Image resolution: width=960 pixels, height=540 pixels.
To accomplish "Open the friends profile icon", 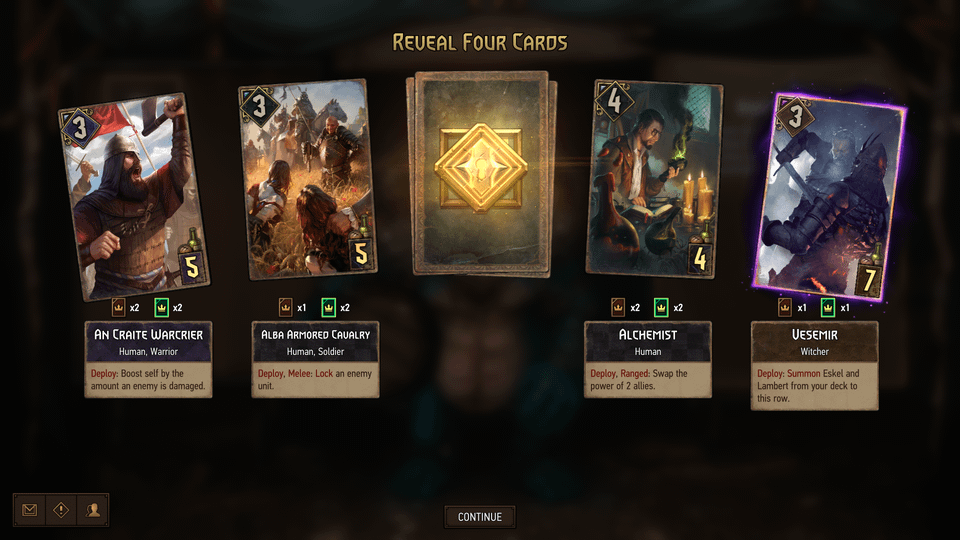I will tap(93, 510).
